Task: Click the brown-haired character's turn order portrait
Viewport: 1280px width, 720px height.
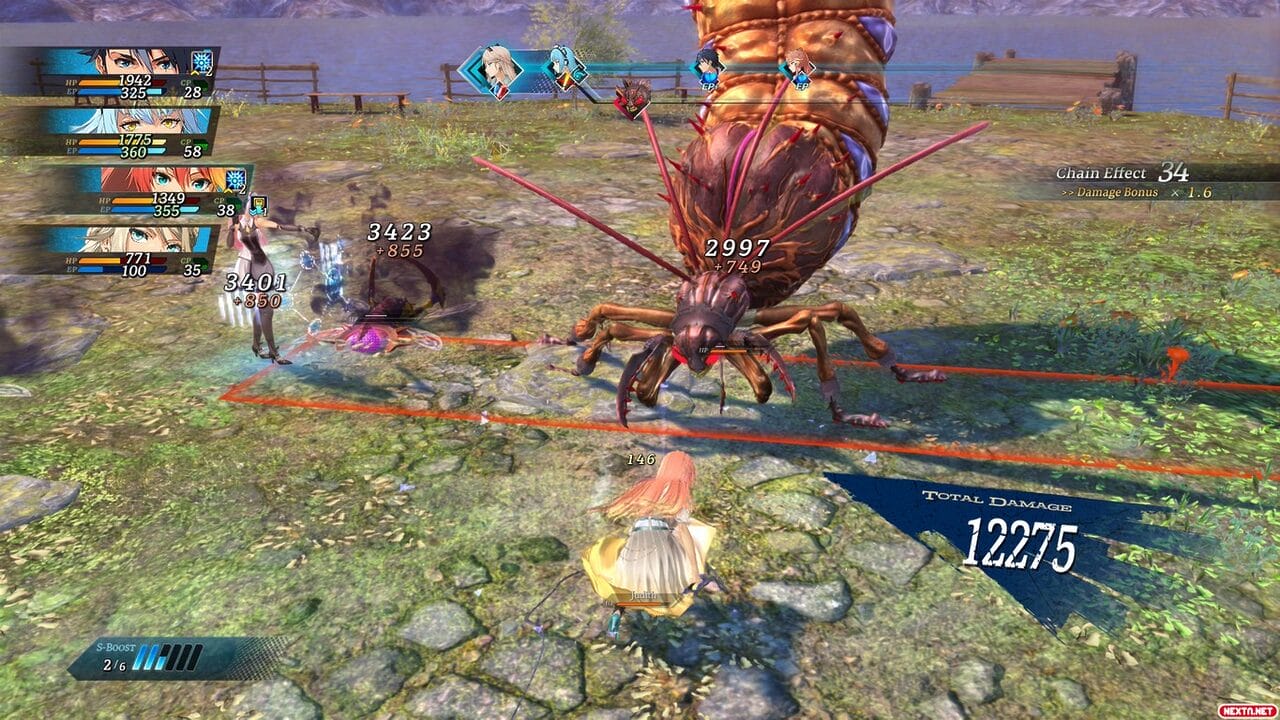Action: [797, 67]
